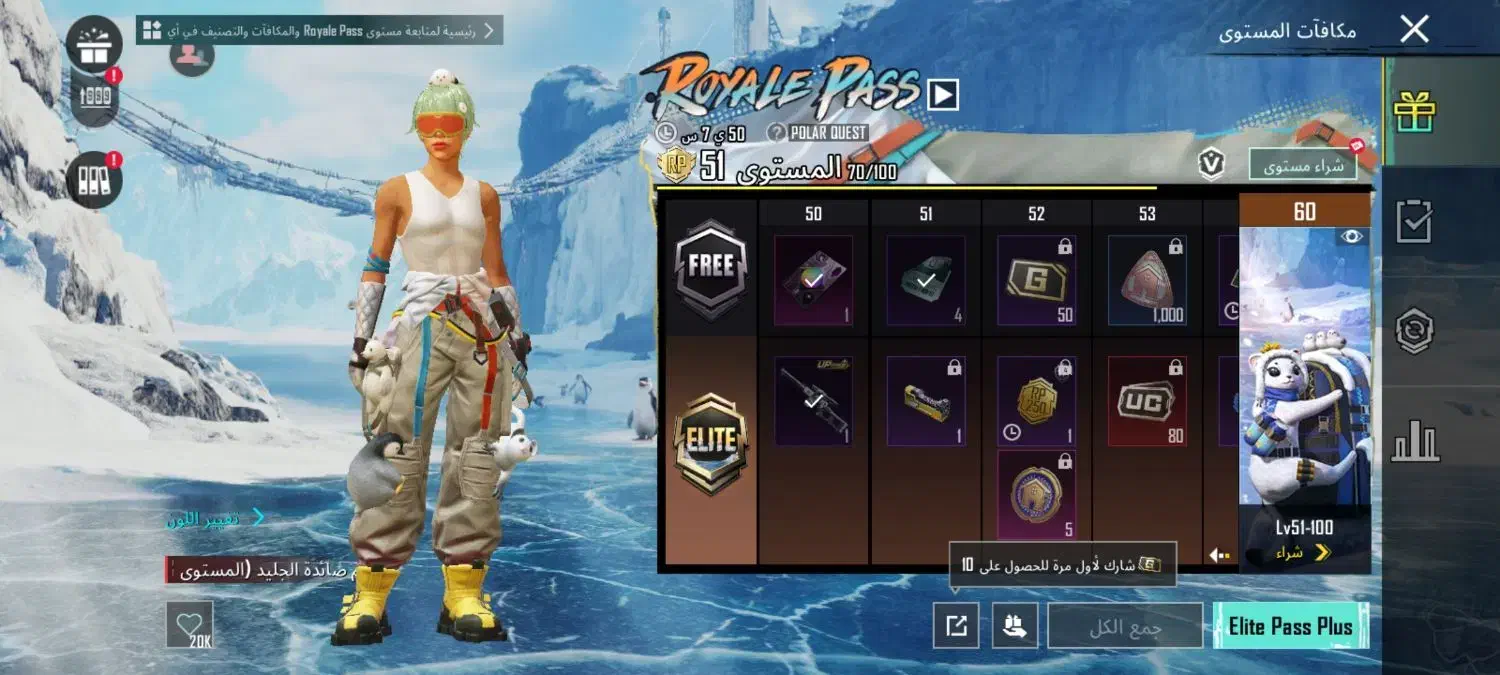This screenshot has height=675, width=1500.
Task: Switch to the gift rewards tab
Action: pos(1415,111)
